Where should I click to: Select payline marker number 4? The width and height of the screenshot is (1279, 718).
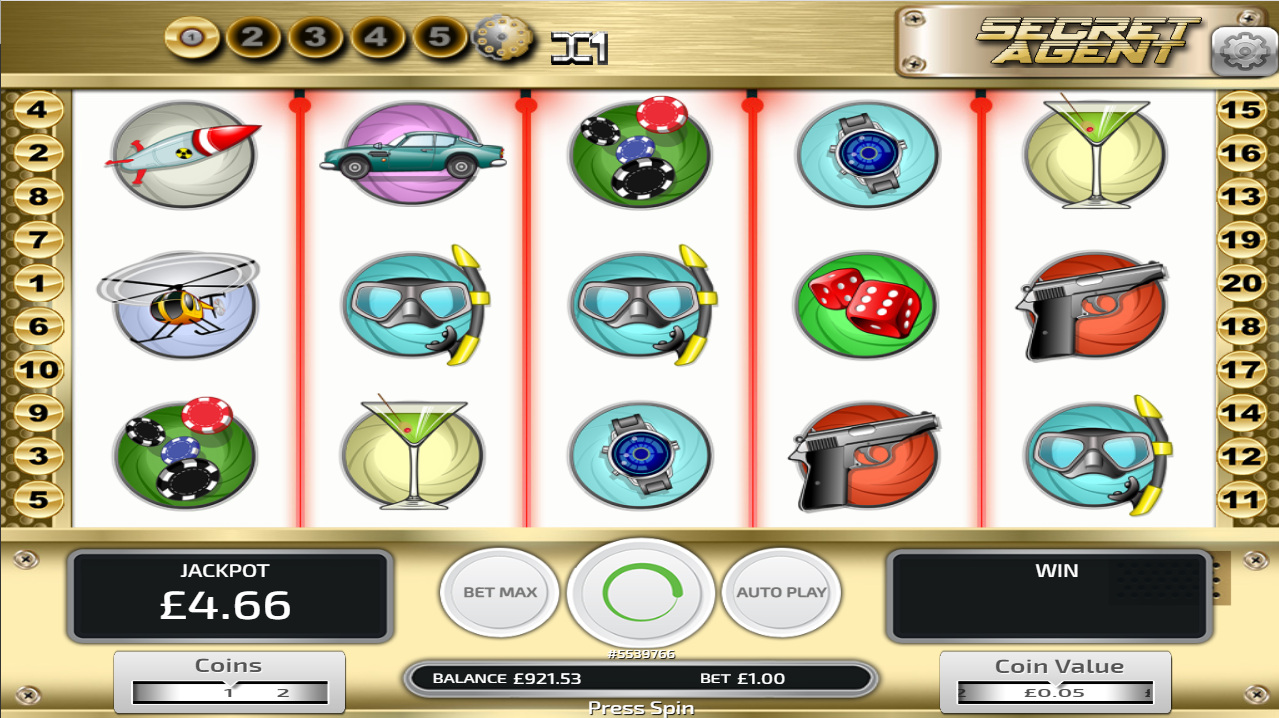(x=38, y=109)
